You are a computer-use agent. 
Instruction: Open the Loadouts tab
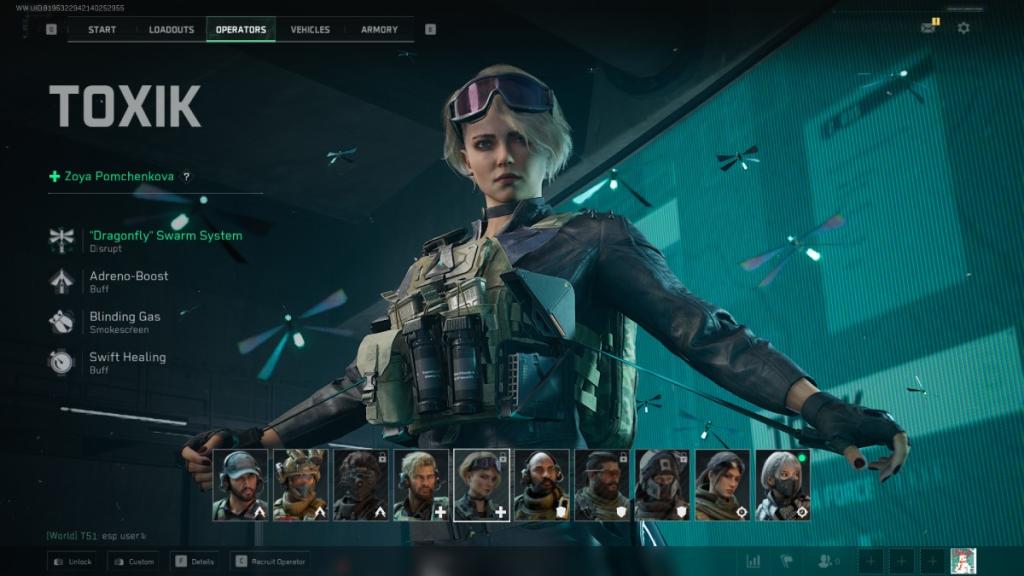coord(171,29)
